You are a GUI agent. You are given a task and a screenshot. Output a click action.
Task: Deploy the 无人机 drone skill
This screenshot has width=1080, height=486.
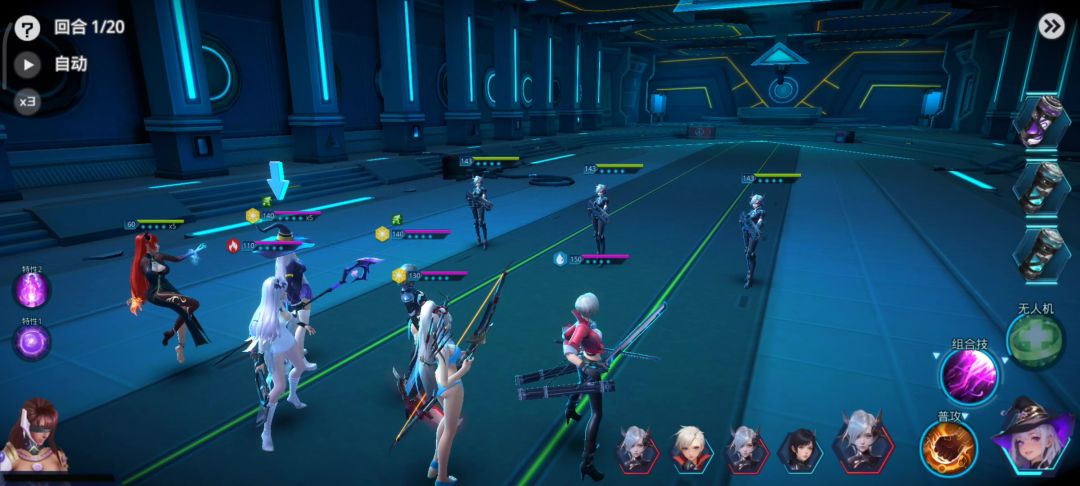click(1036, 342)
